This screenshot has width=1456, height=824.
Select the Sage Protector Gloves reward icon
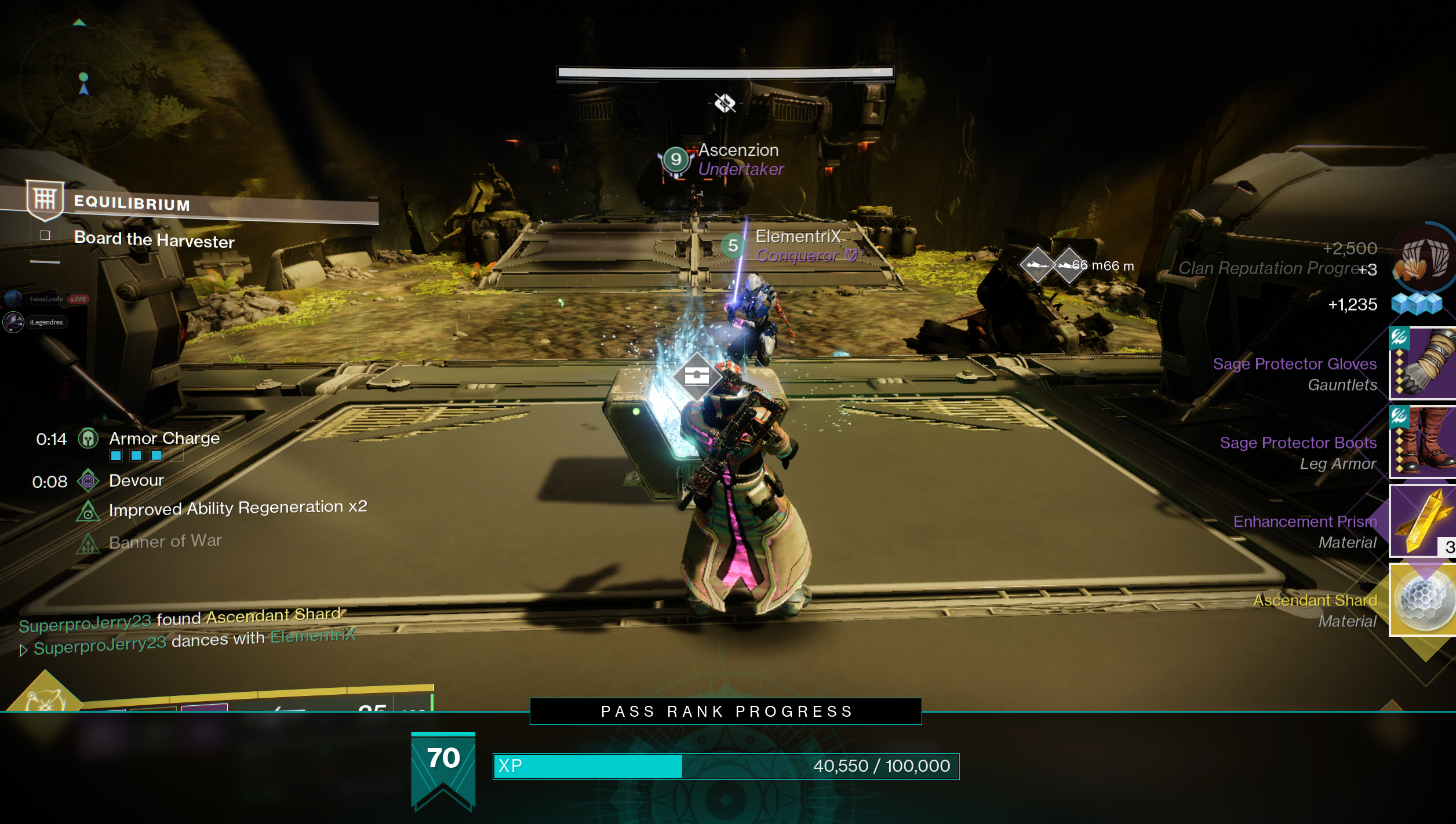pyautogui.click(x=1423, y=363)
